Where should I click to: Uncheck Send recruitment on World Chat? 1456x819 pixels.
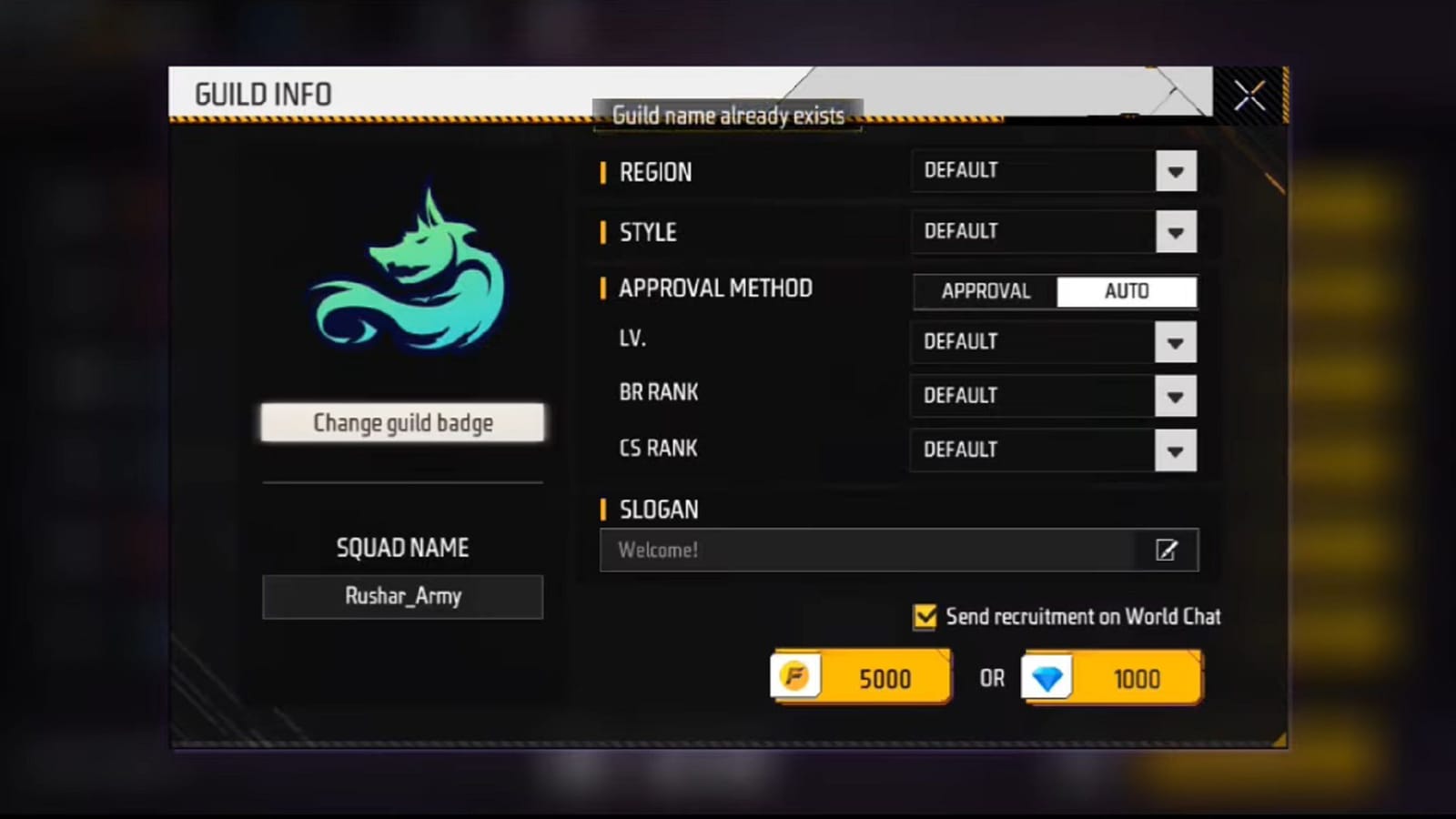(x=925, y=617)
